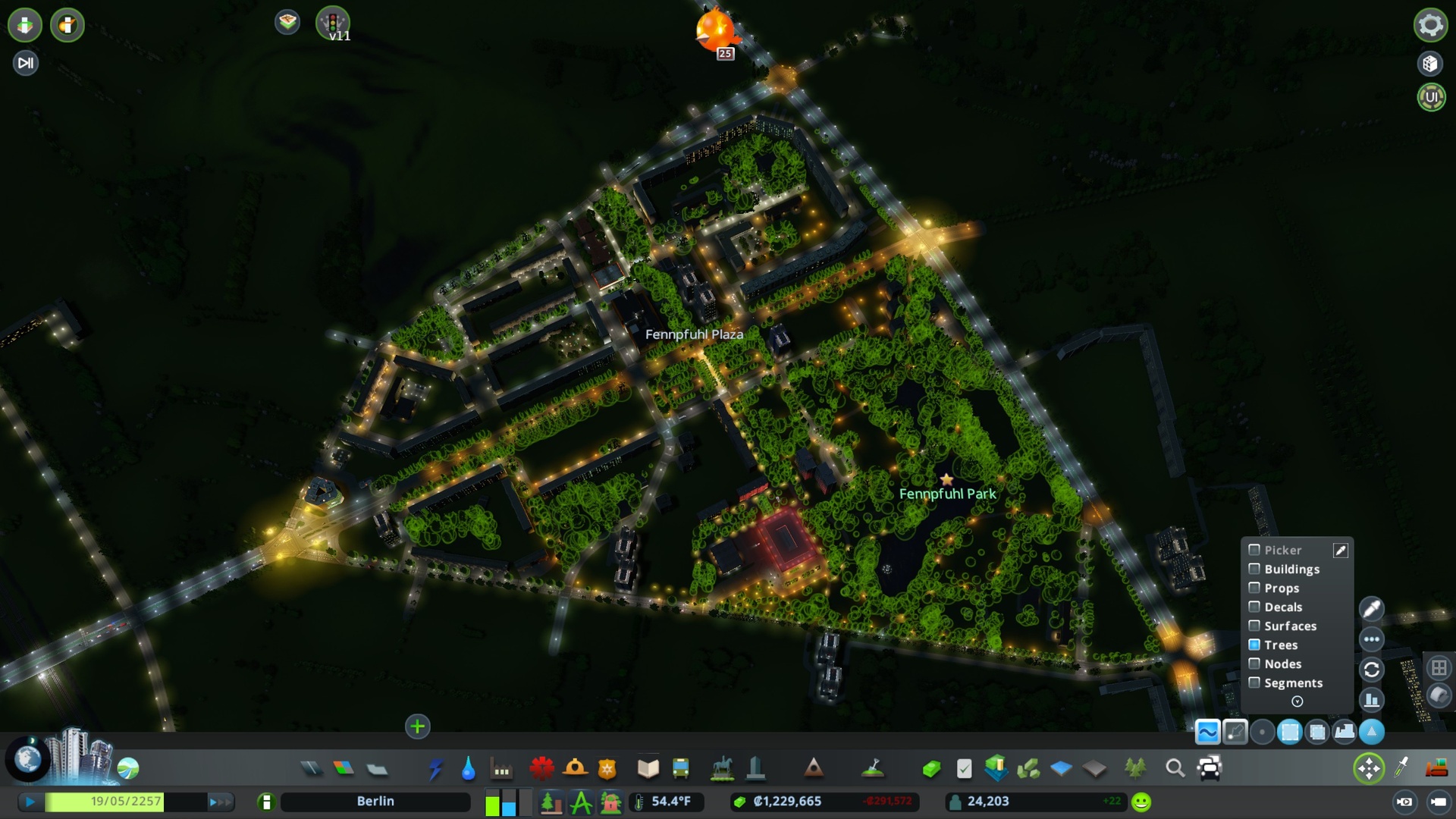This screenshot has height=819, width=1456.
Task: Select the landscaping shovel tool
Action: coord(872,768)
